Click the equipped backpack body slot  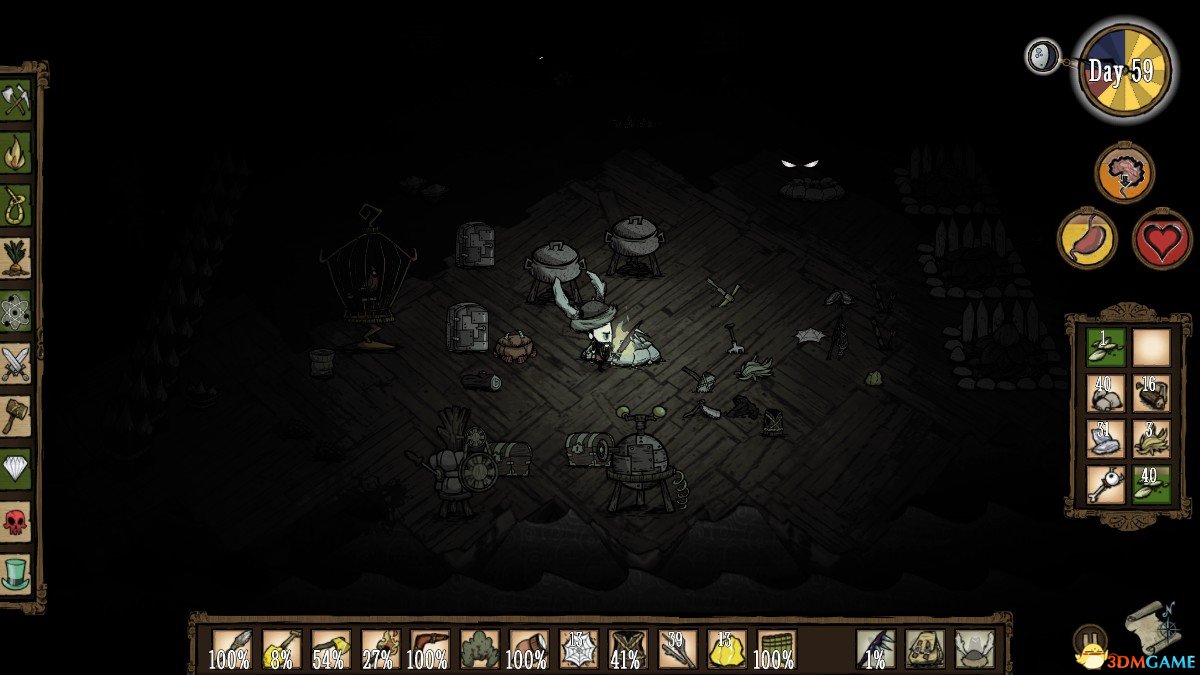[x=924, y=648]
